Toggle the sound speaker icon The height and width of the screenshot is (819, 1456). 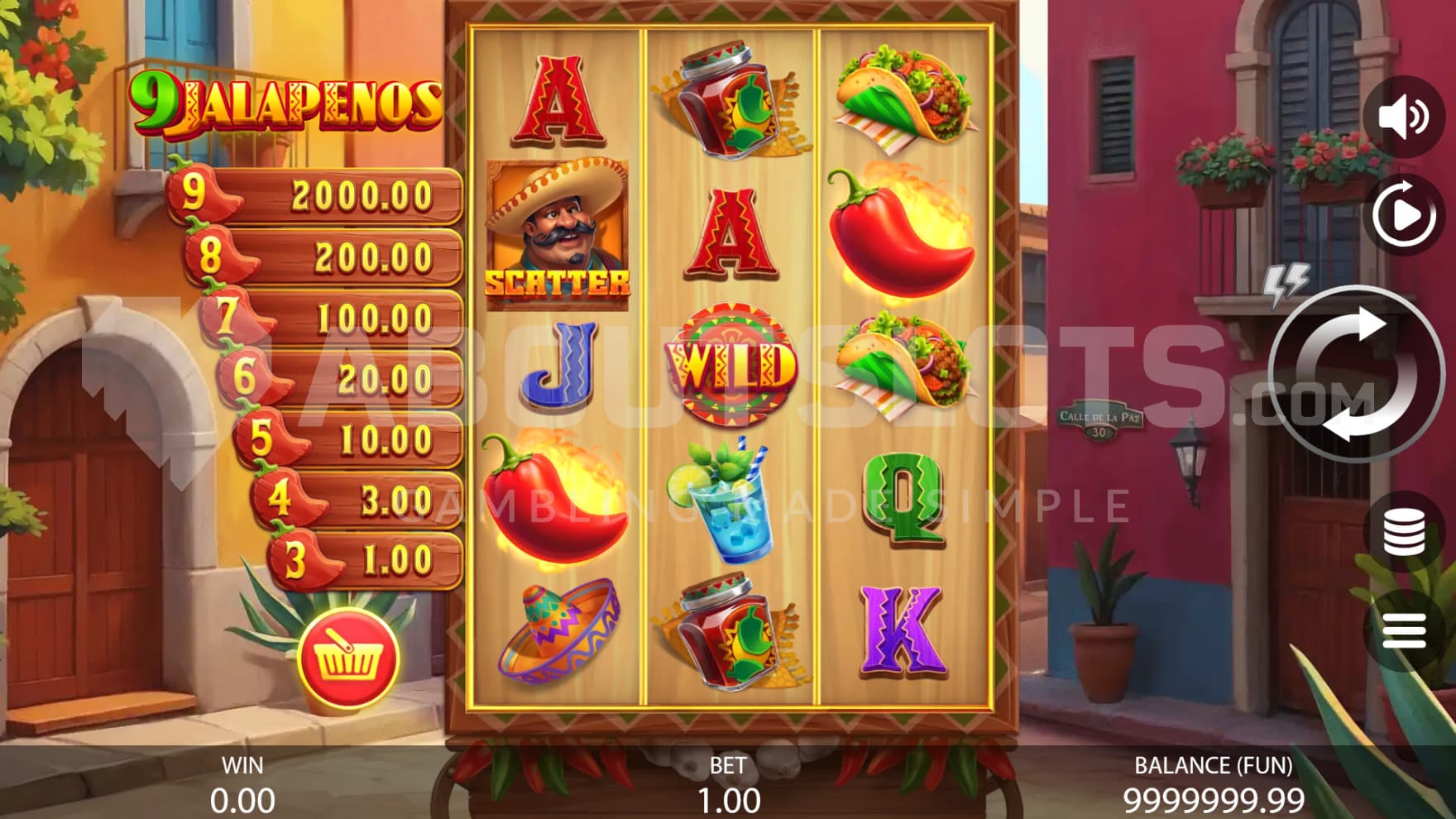[x=1404, y=117]
